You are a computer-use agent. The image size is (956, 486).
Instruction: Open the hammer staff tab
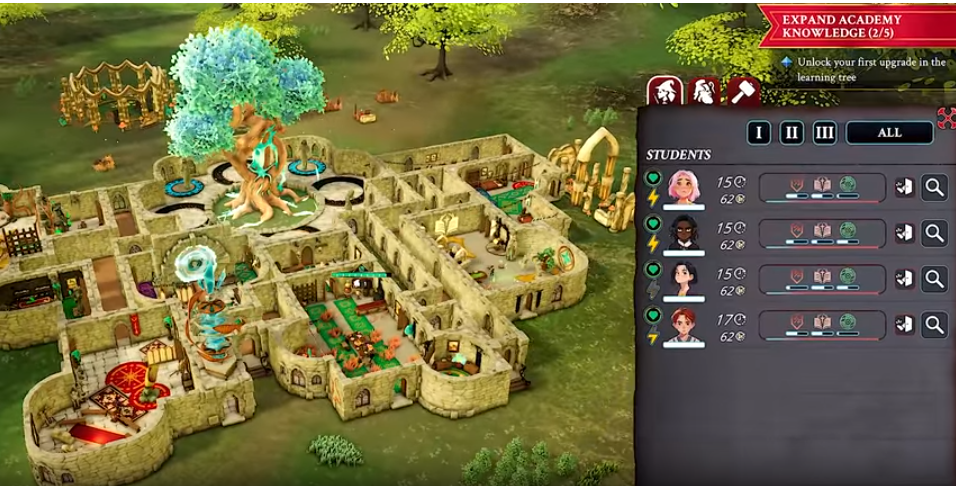743,91
